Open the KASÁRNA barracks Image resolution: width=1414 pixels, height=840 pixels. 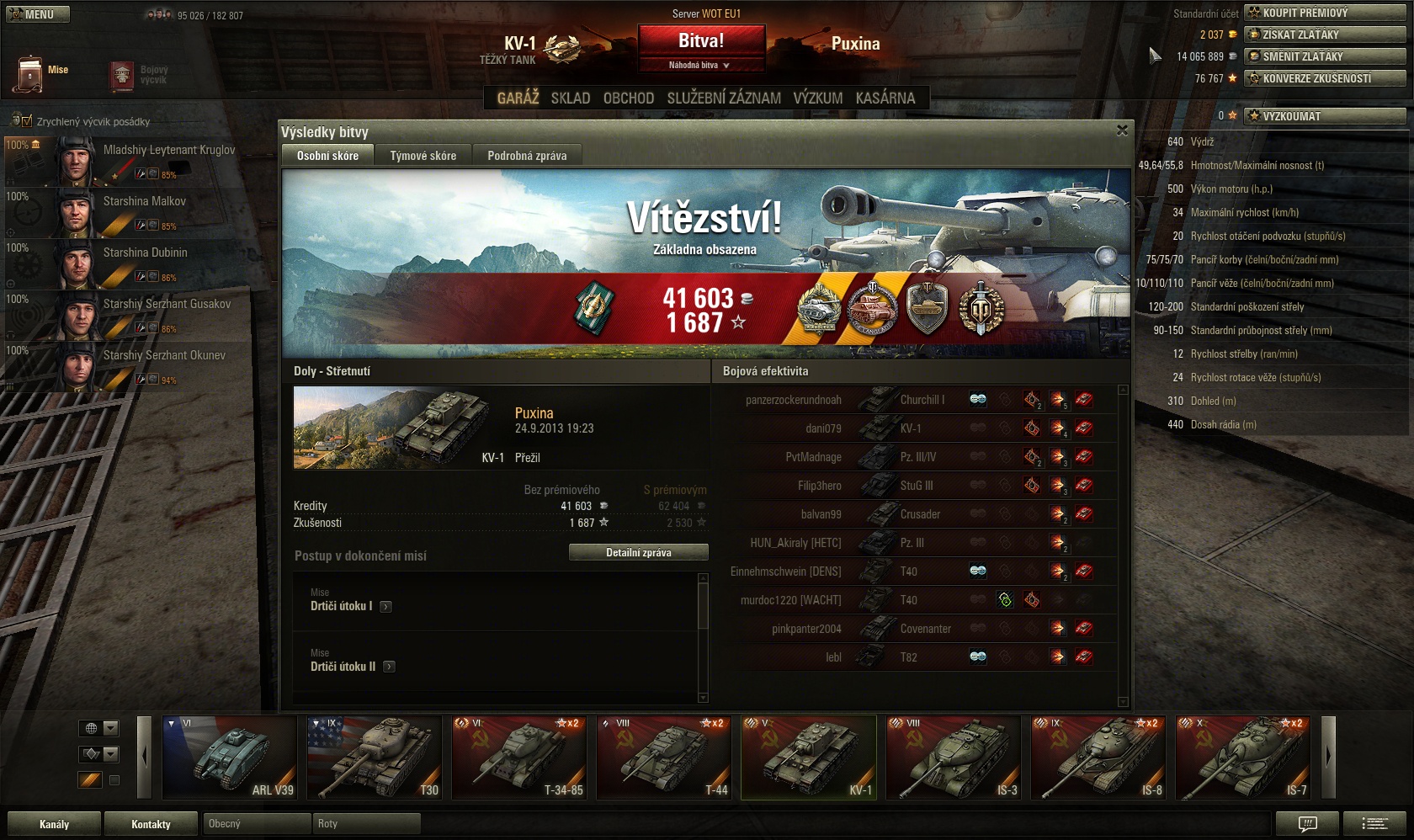(885, 98)
